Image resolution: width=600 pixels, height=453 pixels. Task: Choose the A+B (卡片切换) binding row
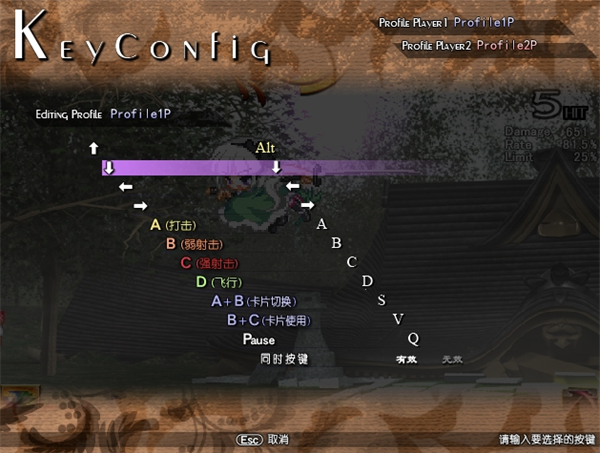(x=254, y=301)
